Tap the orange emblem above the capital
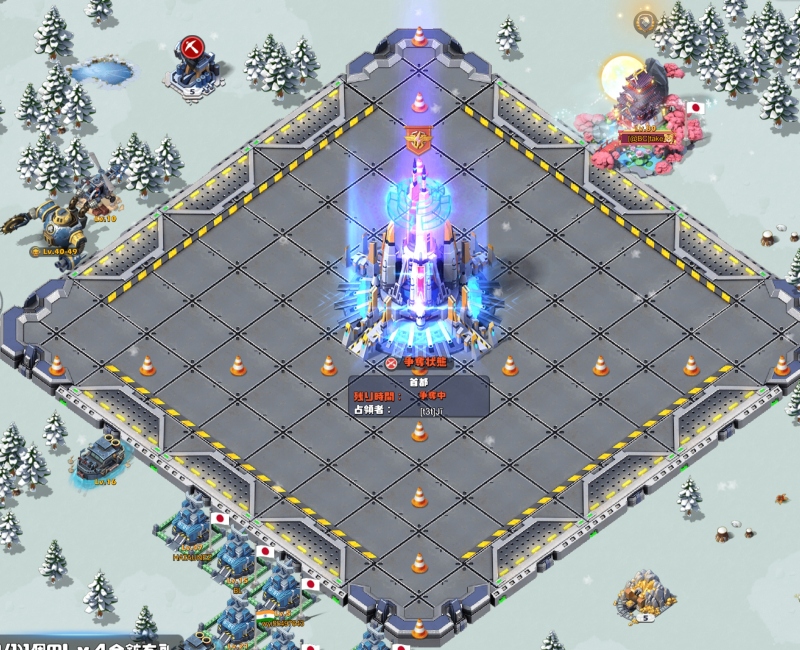 (x=418, y=139)
